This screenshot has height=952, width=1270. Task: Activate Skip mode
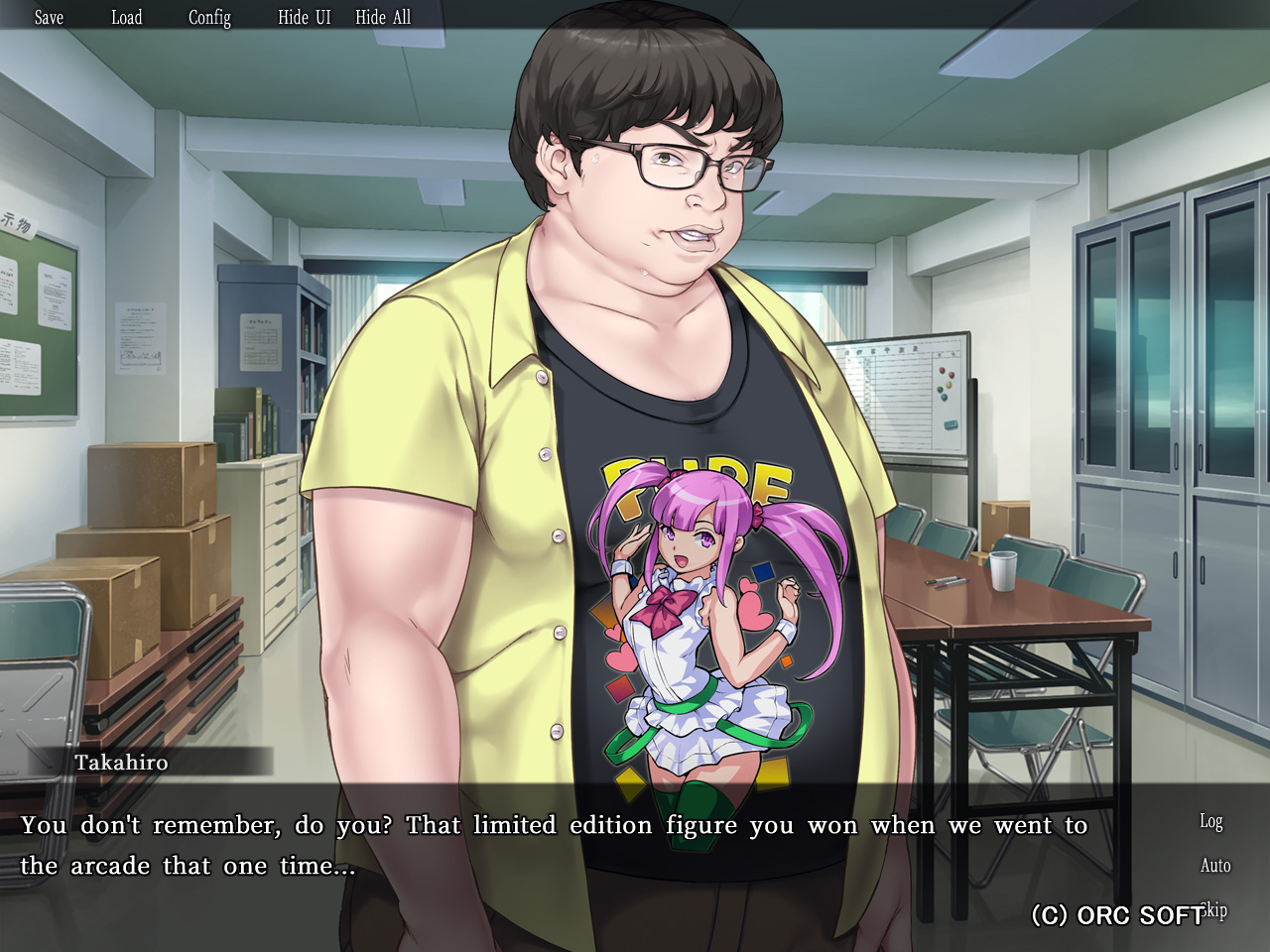pyautogui.click(x=1214, y=909)
